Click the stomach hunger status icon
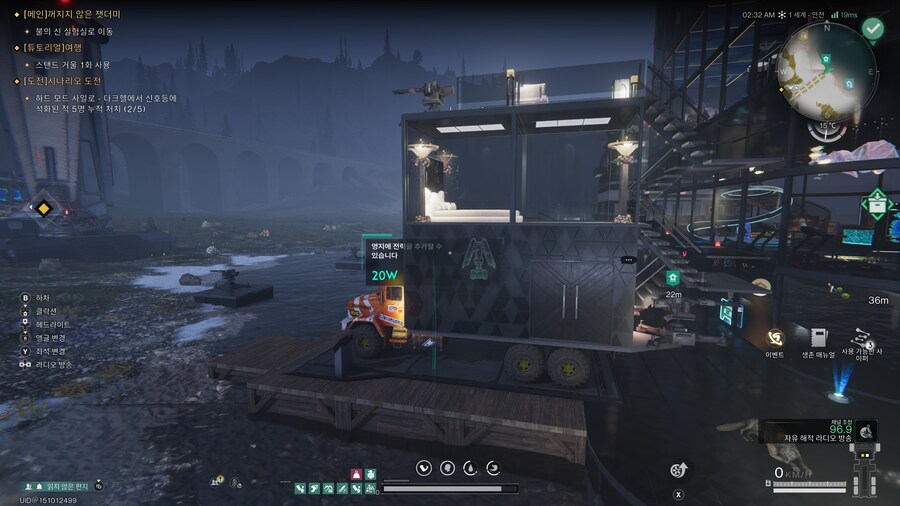Viewport: 900px width, 506px height. click(425, 467)
